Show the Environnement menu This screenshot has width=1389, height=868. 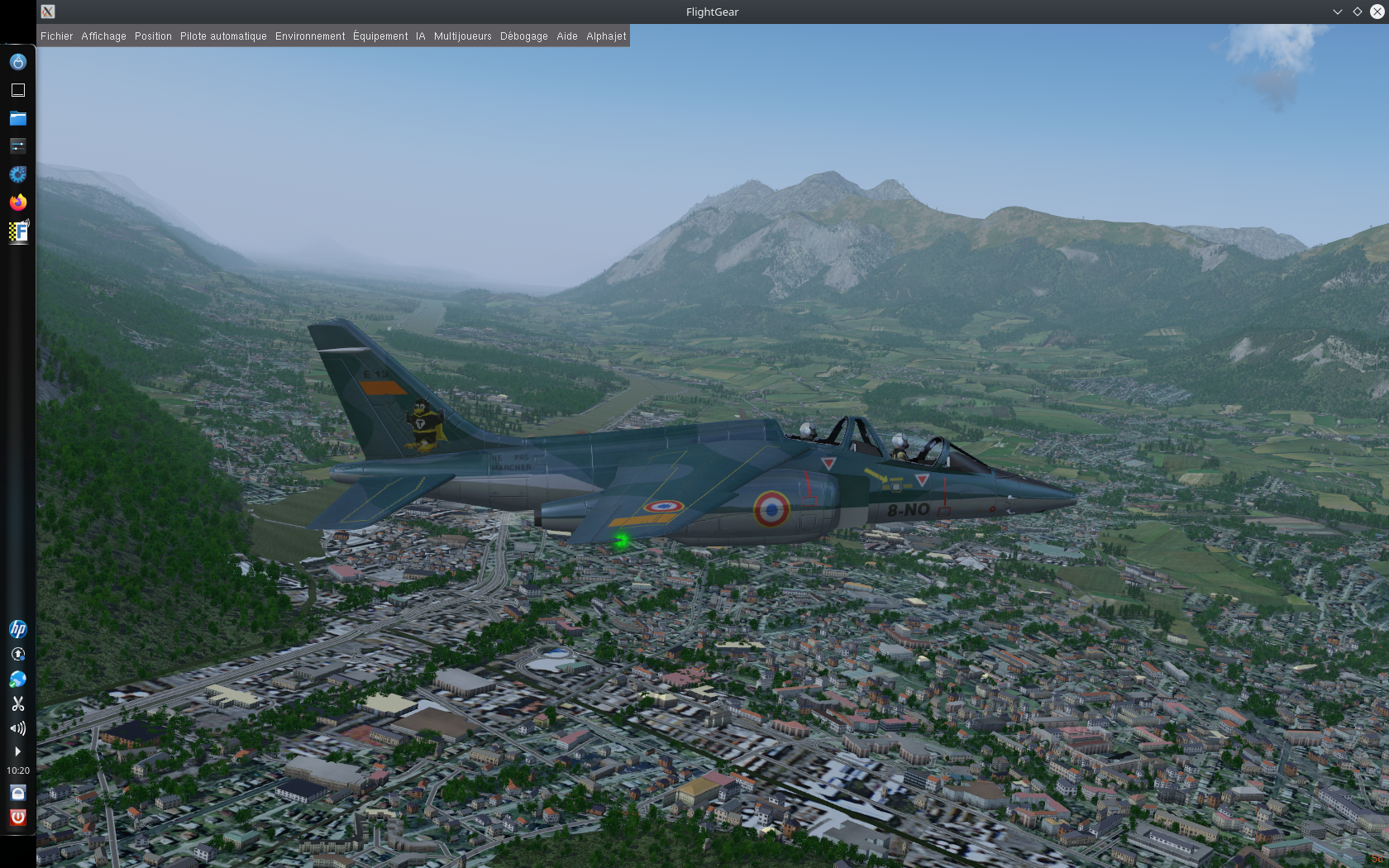[310, 36]
